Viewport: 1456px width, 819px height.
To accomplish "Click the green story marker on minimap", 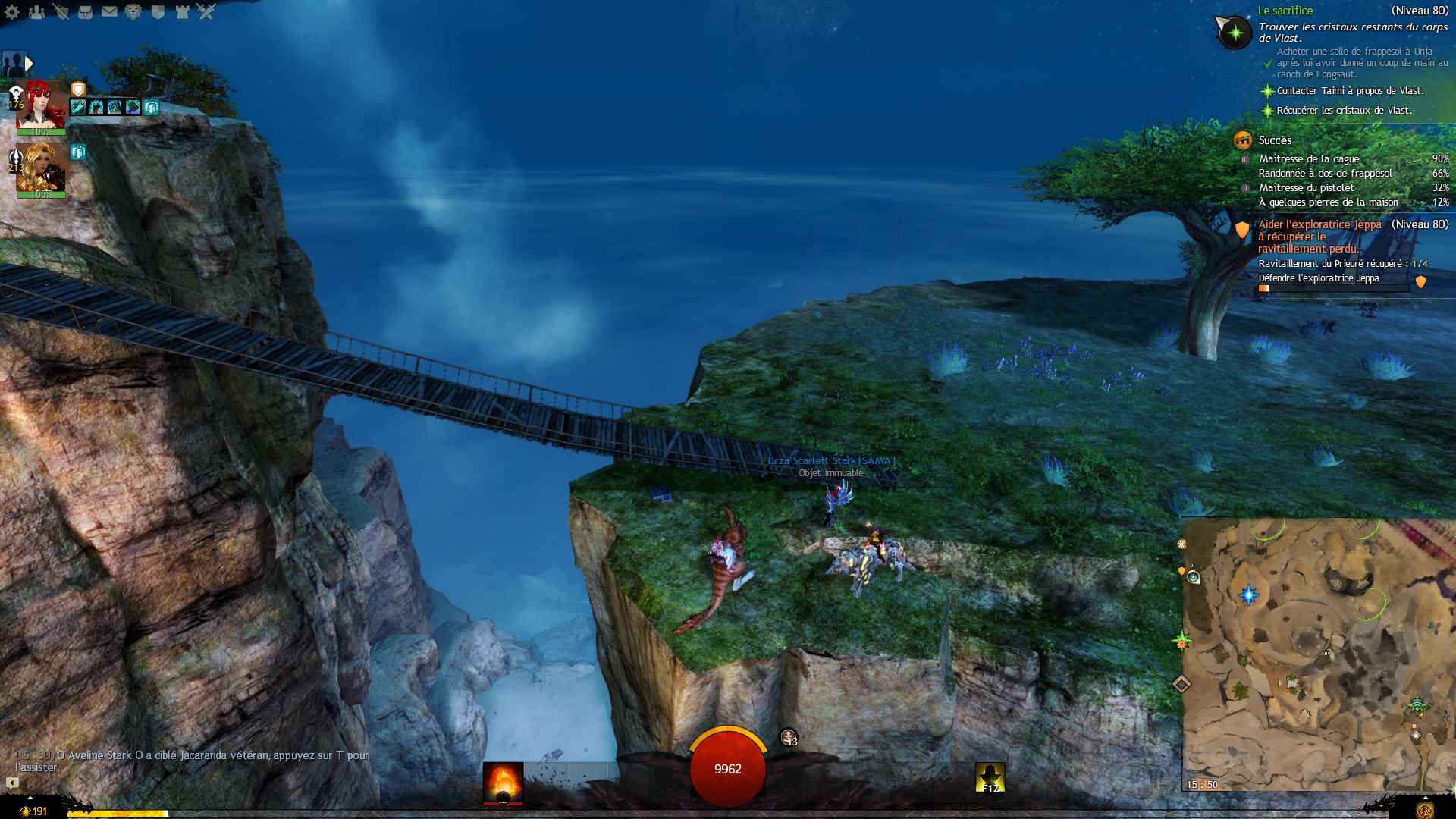I will point(1181,642).
